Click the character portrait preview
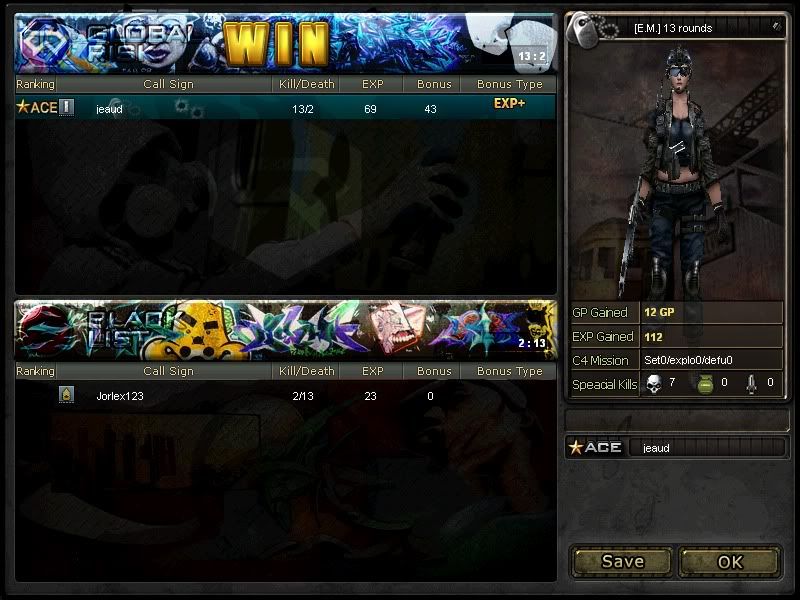 click(x=674, y=170)
